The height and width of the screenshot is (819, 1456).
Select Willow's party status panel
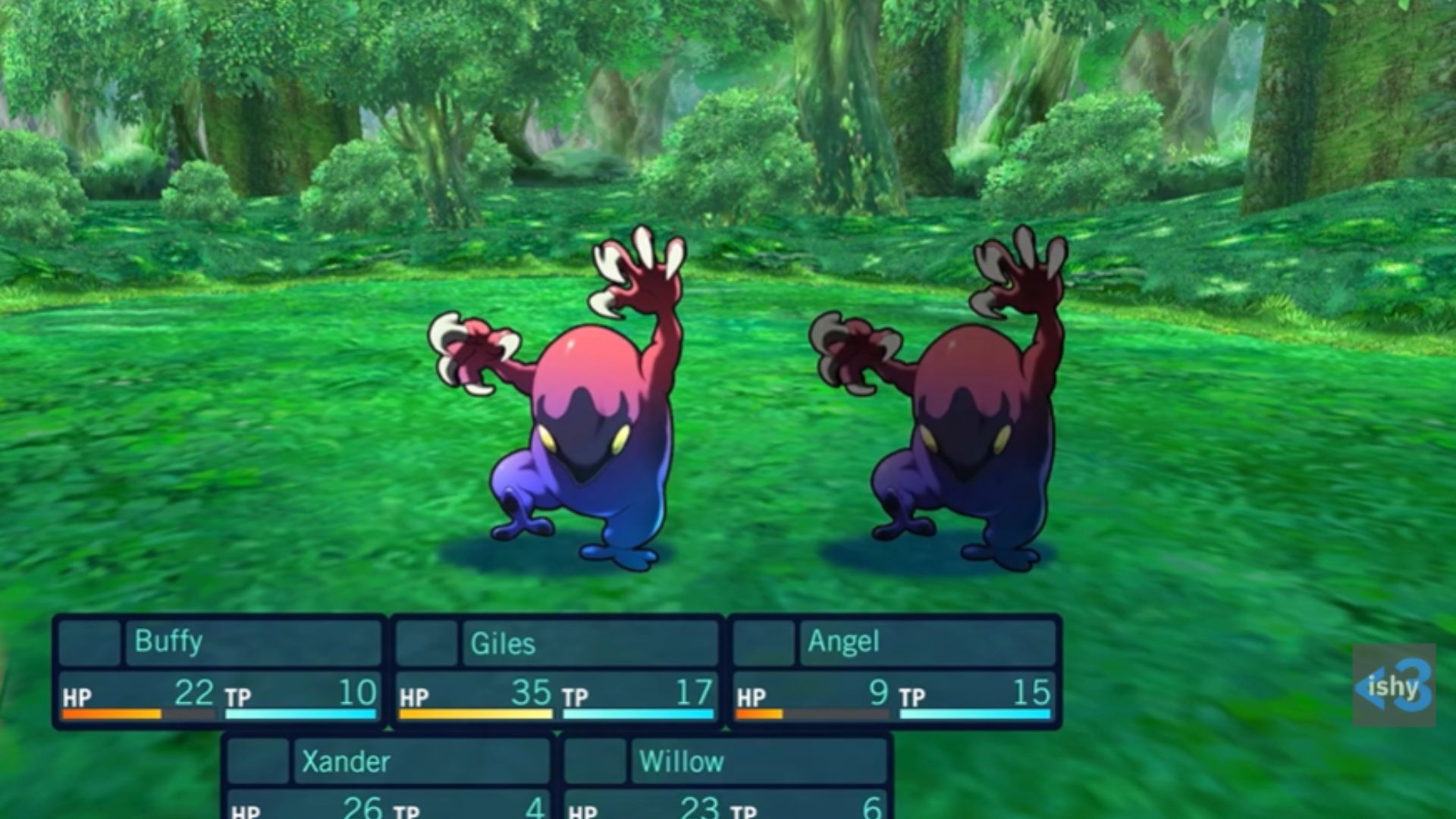coord(726,777)
